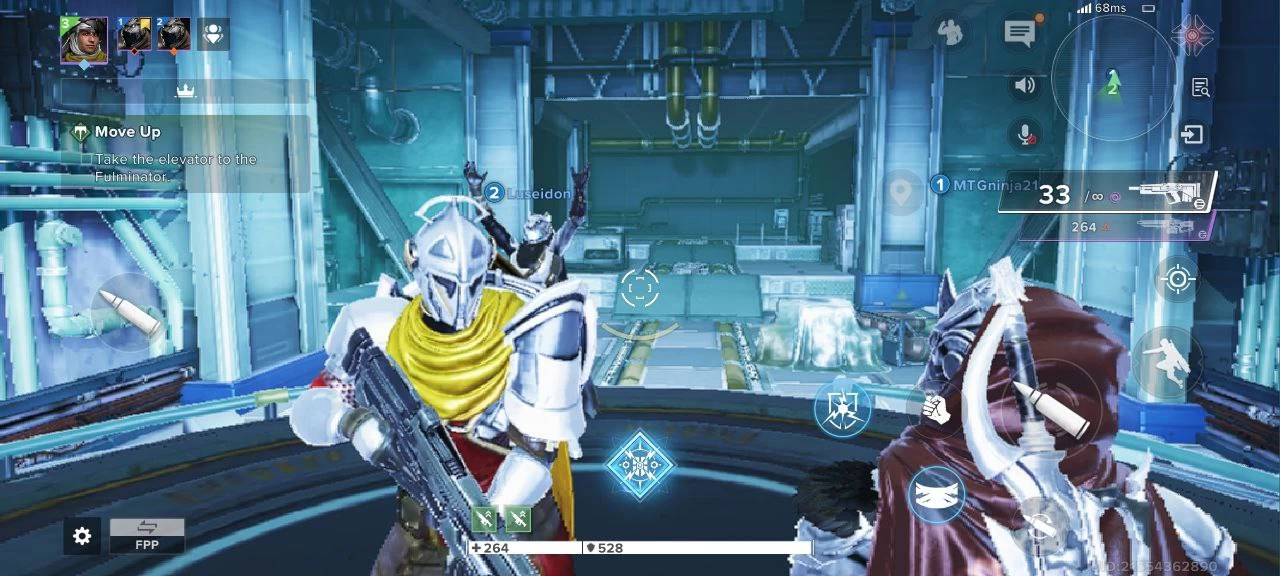This screenshot has width=1280, height=576.
Task: Activate the aim-down-sights crosshair button
Action: pyautogui.click(x=1177, y=279)
